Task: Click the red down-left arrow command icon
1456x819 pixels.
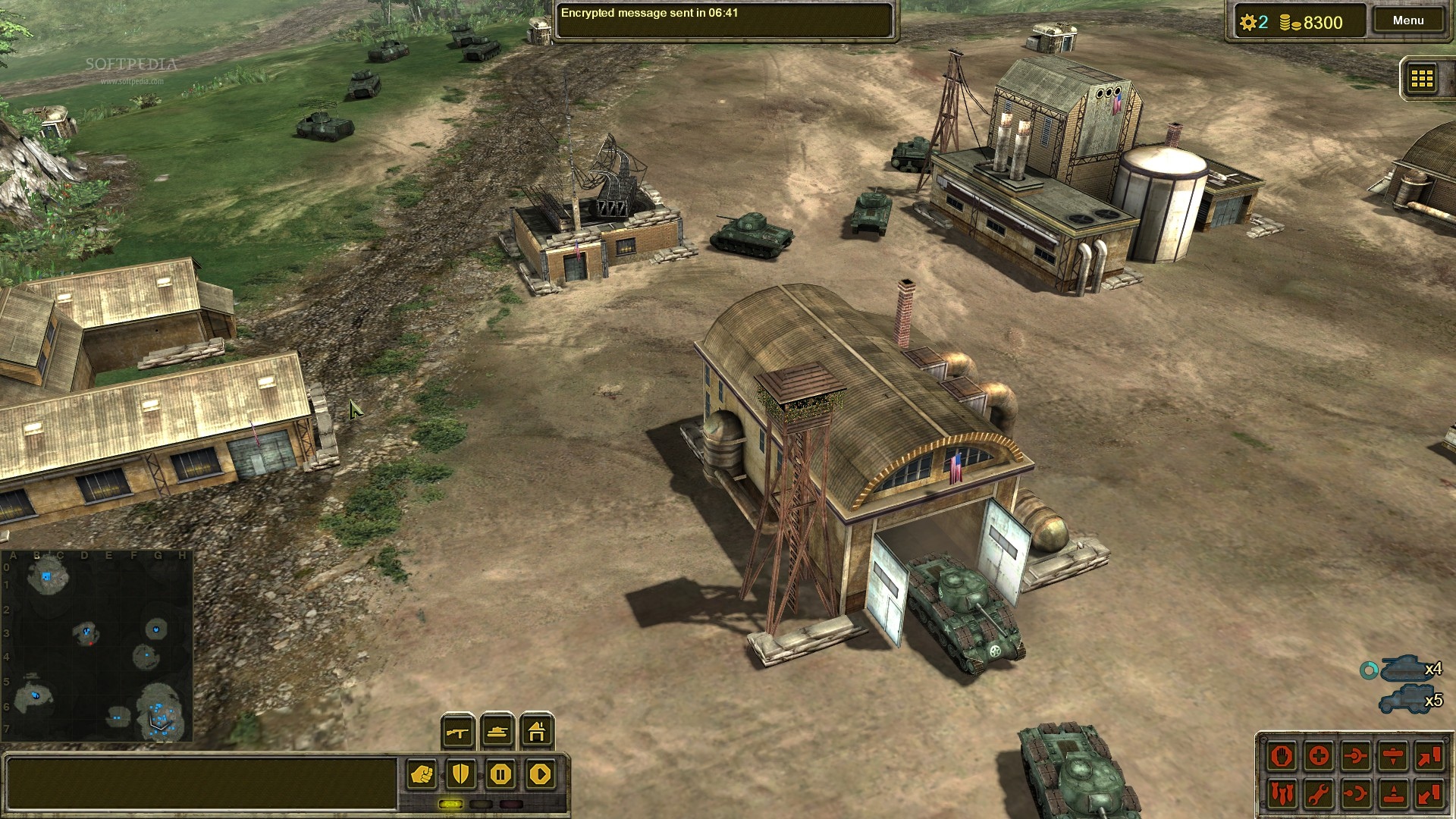Action: [1429, 794]
